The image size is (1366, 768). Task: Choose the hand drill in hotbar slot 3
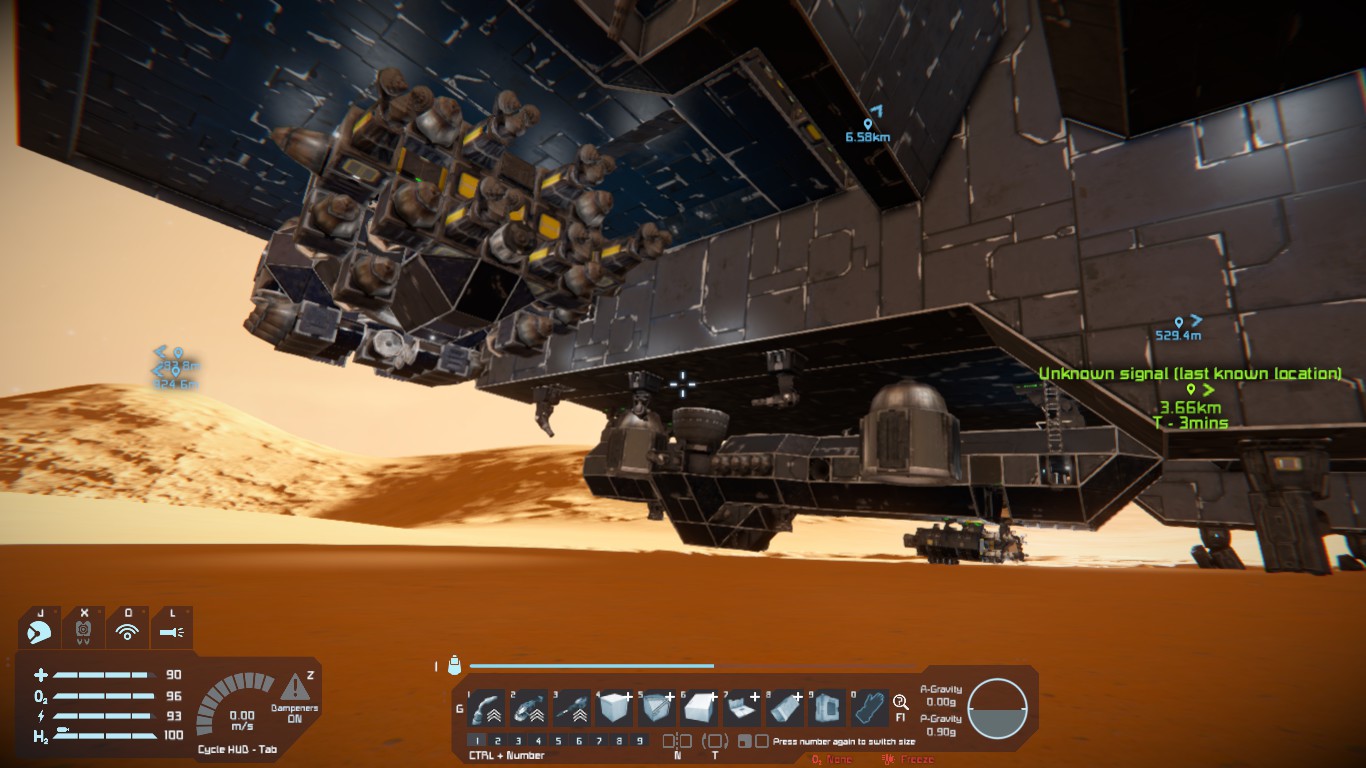coord(570,709)
